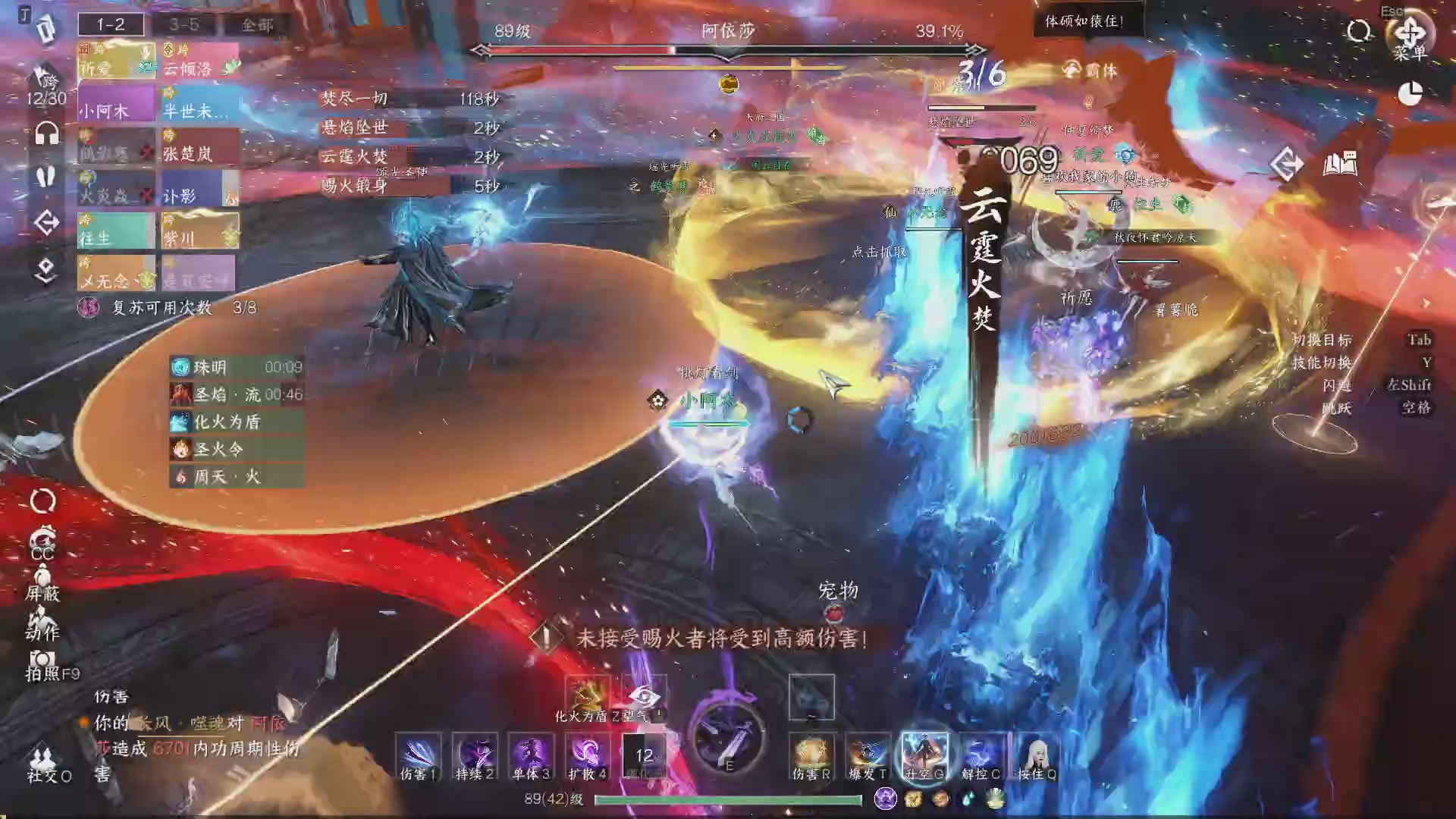Collapse the party list with sidebar arrow icon
Screen dimensions: 1456x819
(x=47, y=222)
